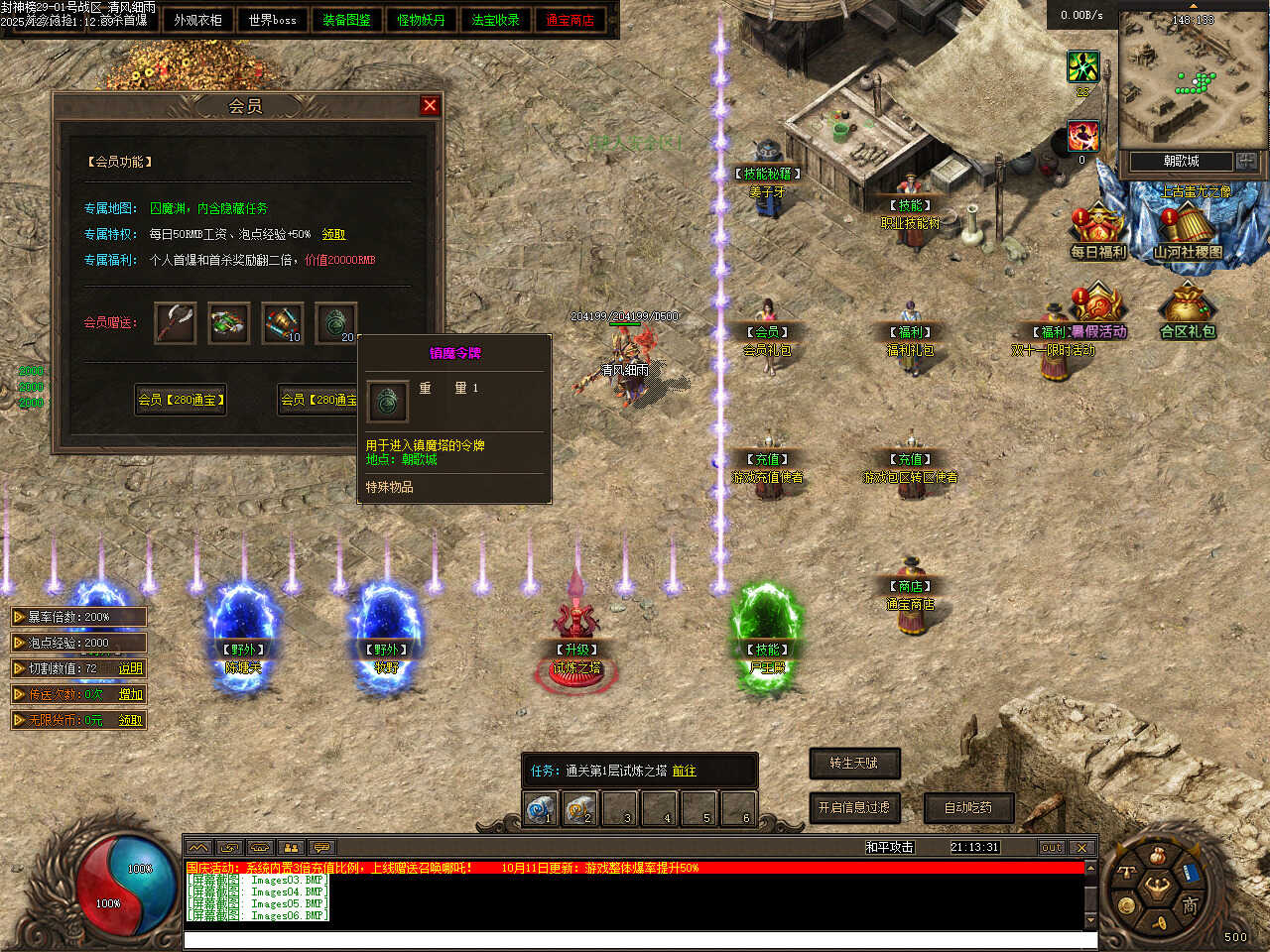Open the 转生天赋 rebirth talent button
The image size is (1270, 952).
point(854,763)
